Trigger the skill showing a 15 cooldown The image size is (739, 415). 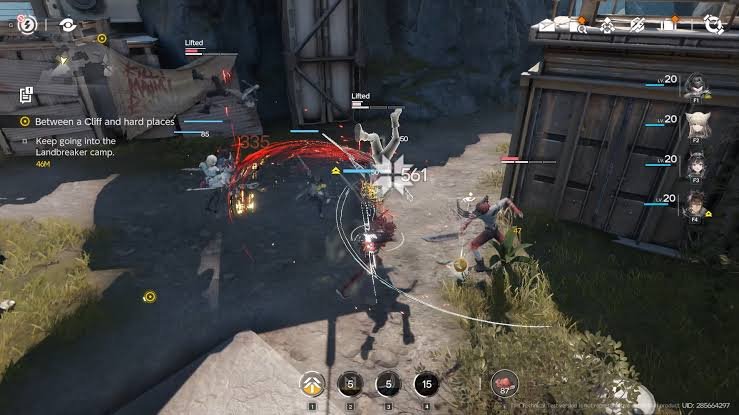[x=427, y=384]
